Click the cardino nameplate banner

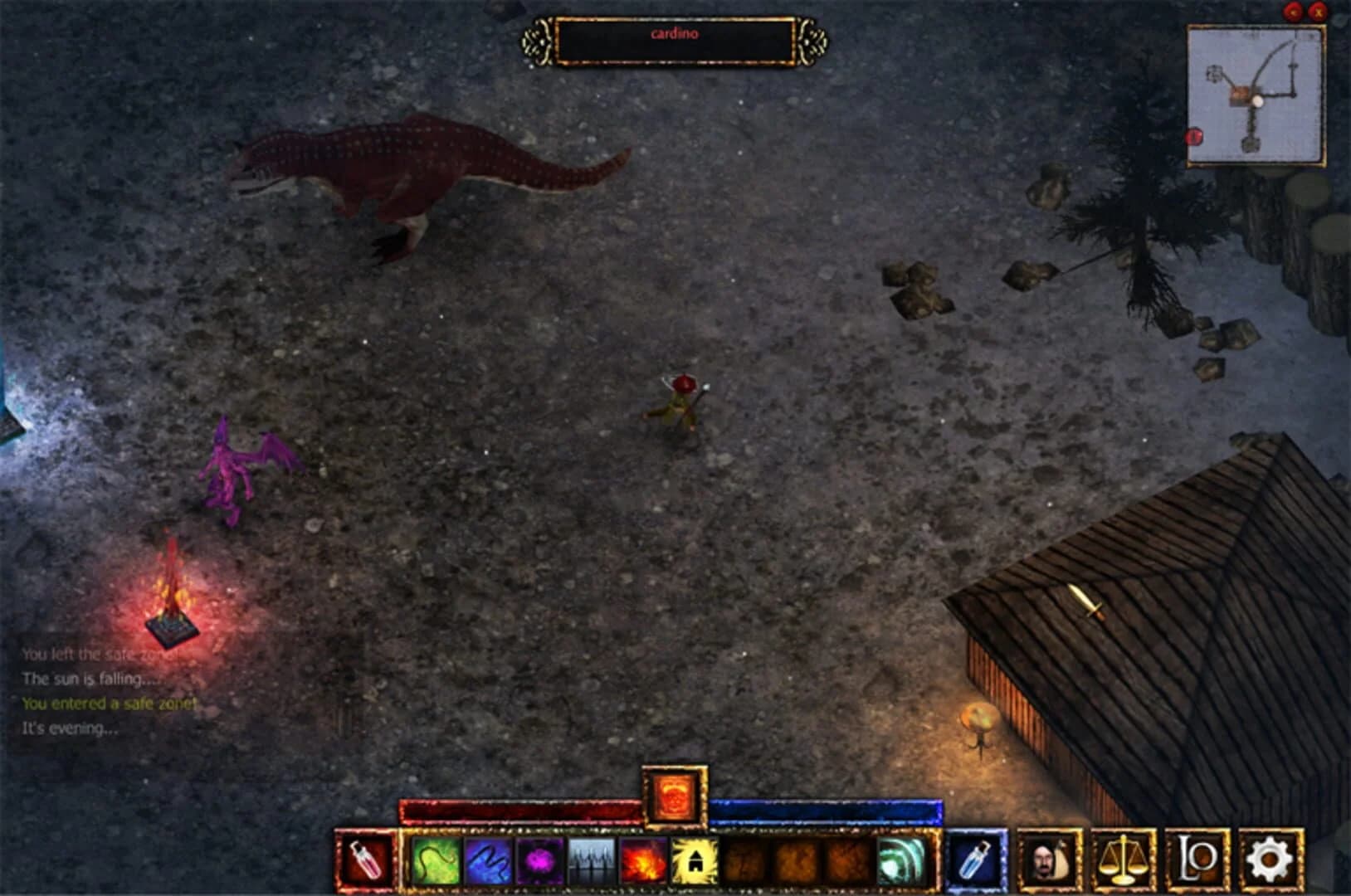[x=675, y=35]
